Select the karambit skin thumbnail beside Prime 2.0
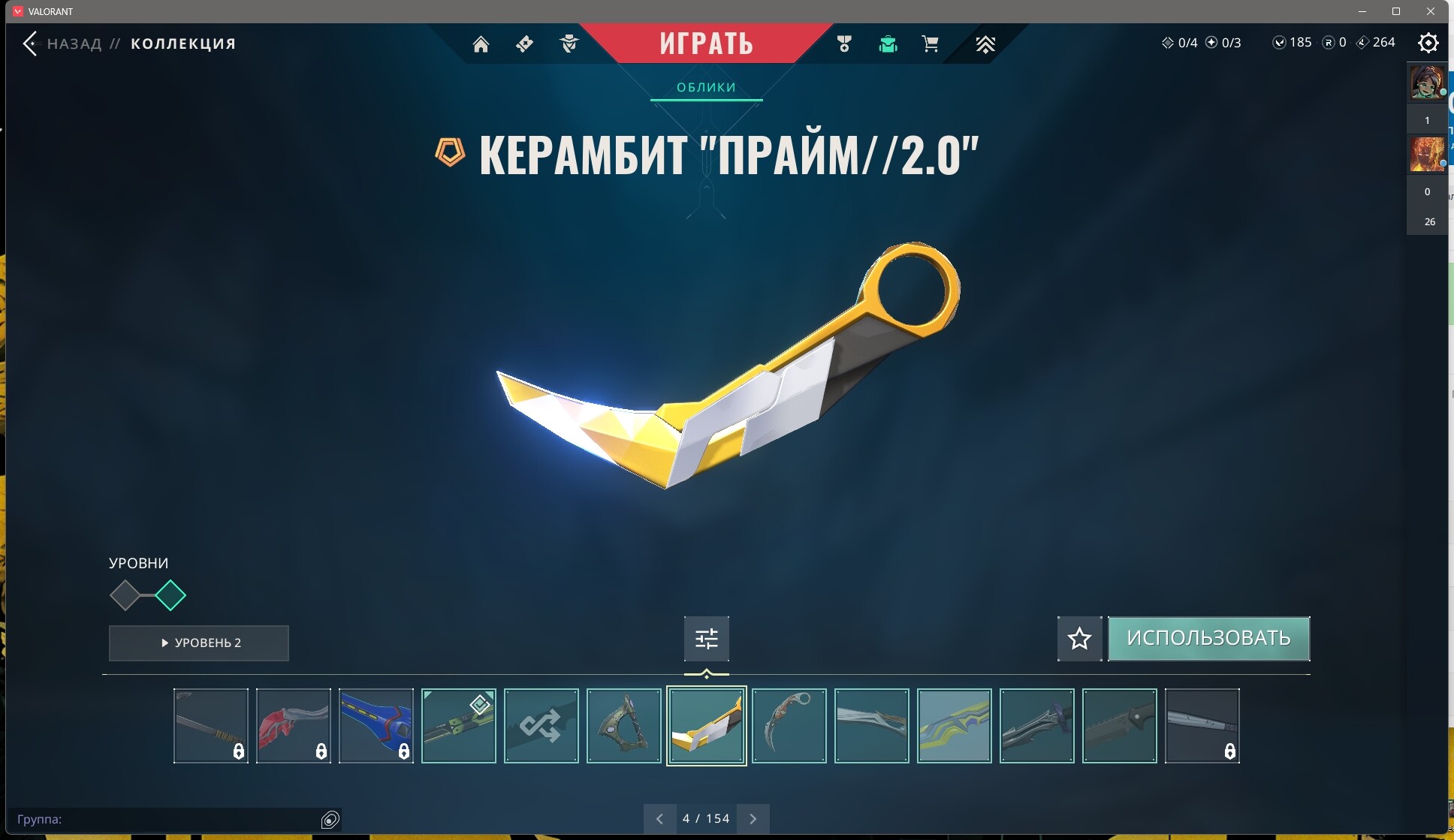This screenshot has width=1454, height=840. tap(789, 726)
